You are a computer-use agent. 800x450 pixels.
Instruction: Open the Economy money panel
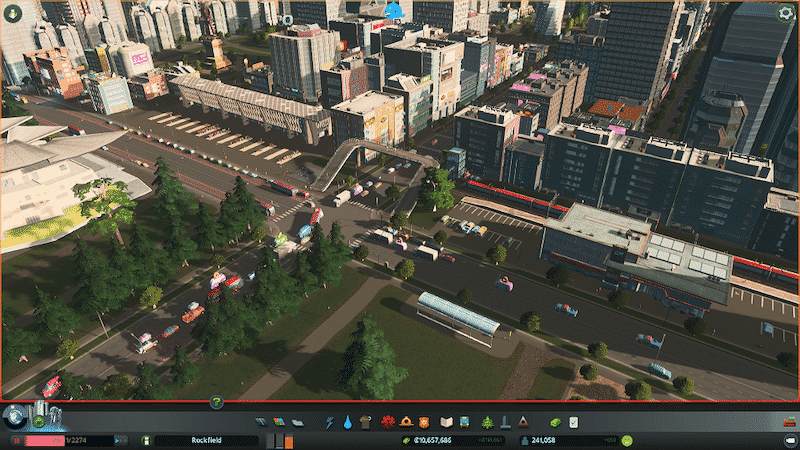[x=556, y=423]
